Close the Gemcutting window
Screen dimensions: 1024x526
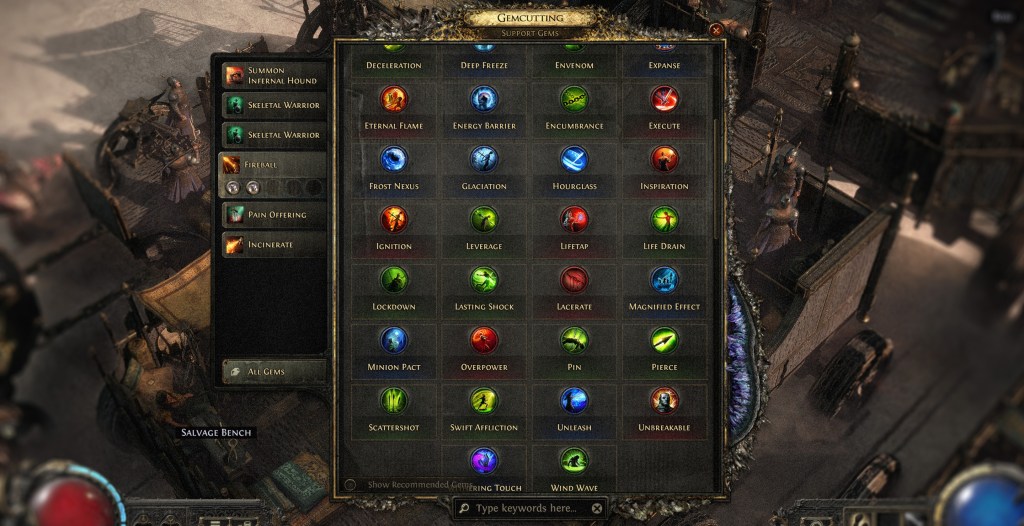point(716,30)
